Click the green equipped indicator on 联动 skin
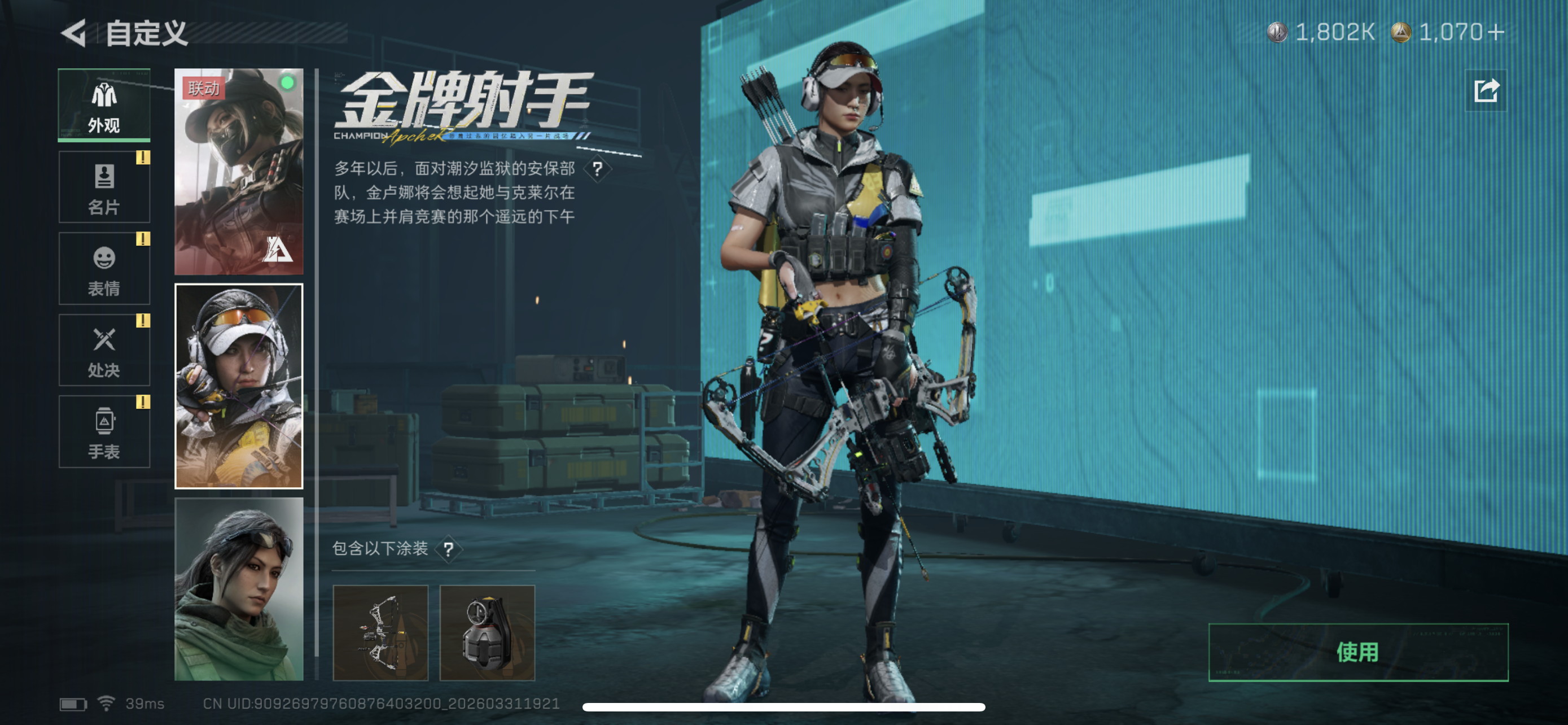This screenshot has width=1568, height=725. click(288, 84)
